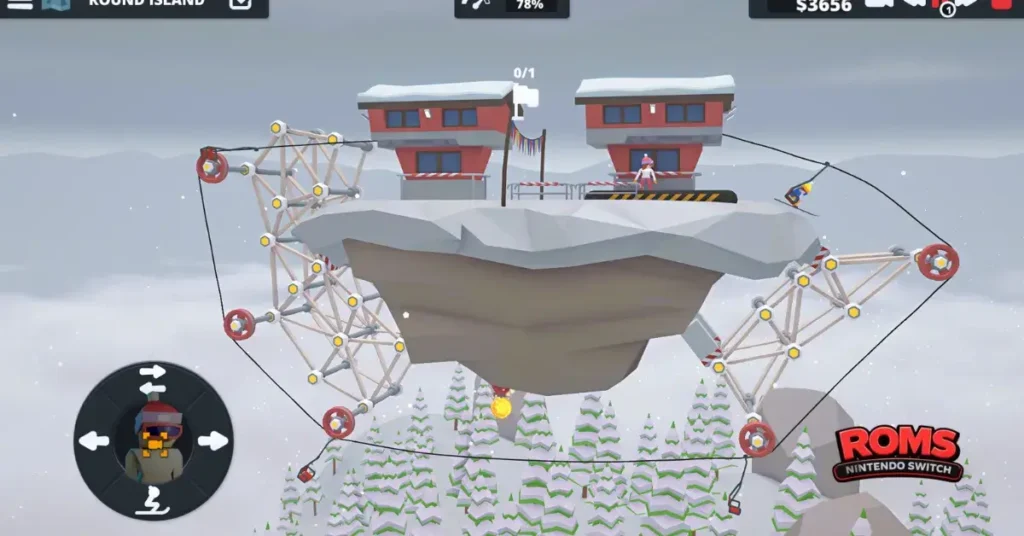Viewport: 1024px width, 536px height.
Task: Select the left arrow on the rider wheel
Action: click(93, 441)
